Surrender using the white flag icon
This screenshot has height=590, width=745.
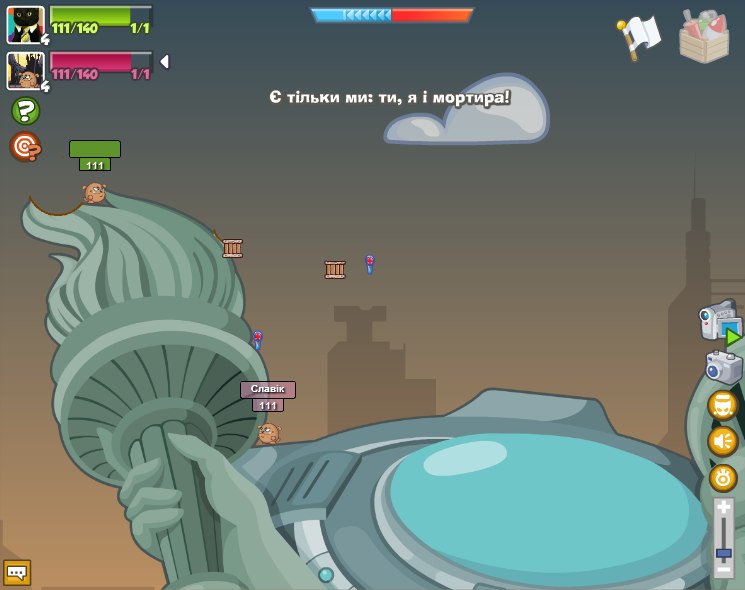point(639,37)
